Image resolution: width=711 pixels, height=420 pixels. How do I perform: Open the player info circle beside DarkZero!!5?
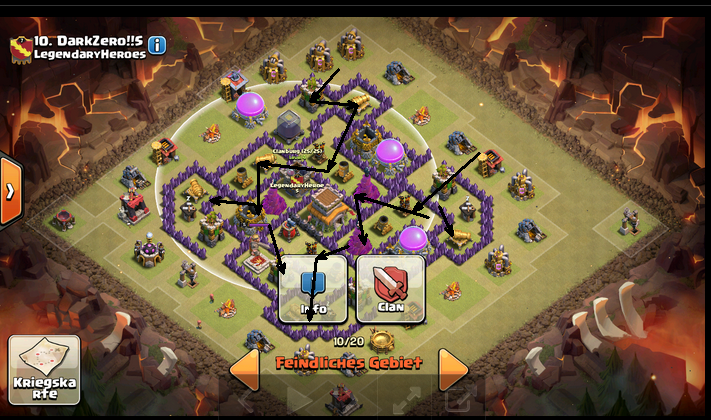click(158, 45)
